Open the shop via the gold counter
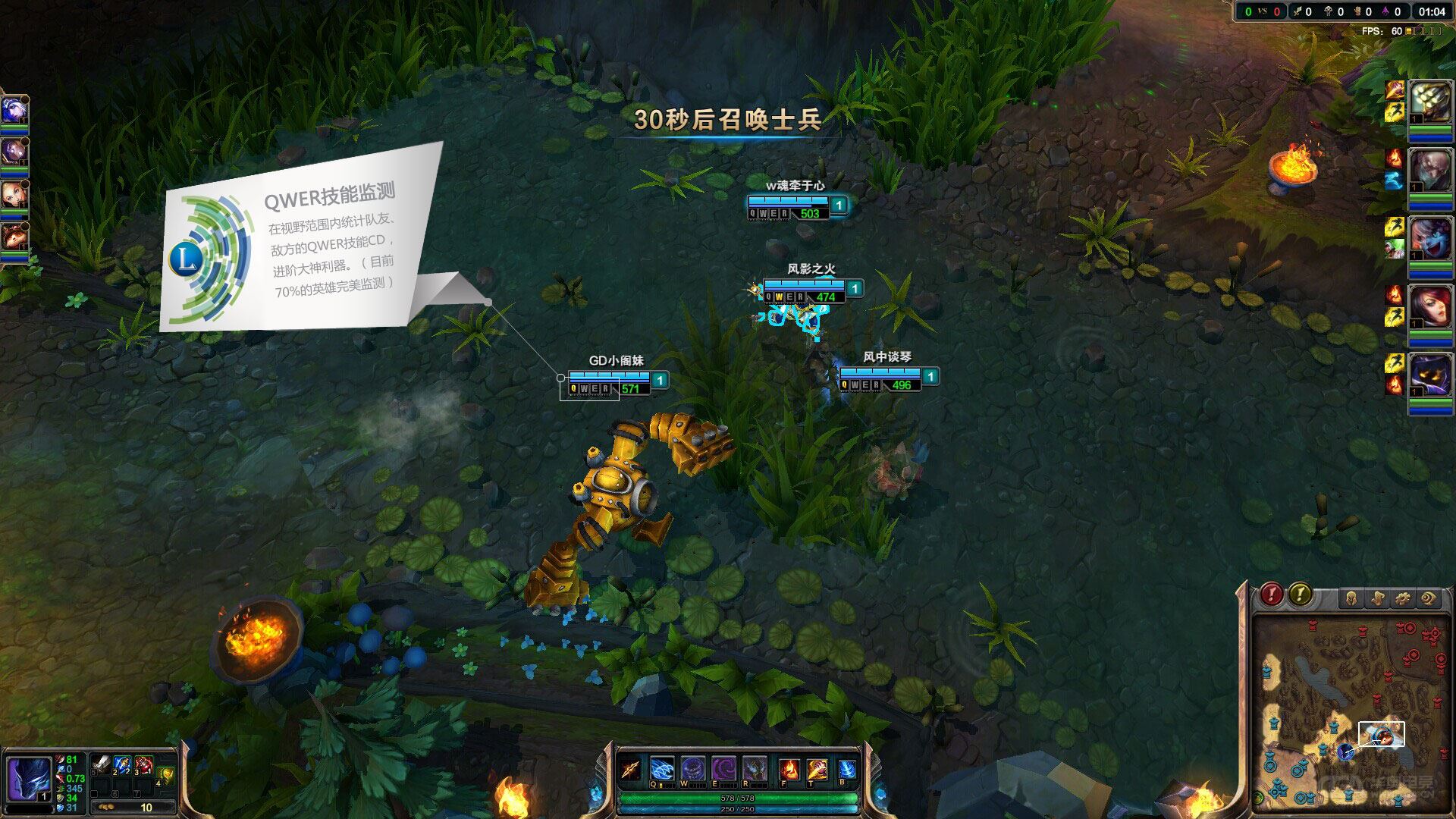1456x819 pixels. [133, 808]
